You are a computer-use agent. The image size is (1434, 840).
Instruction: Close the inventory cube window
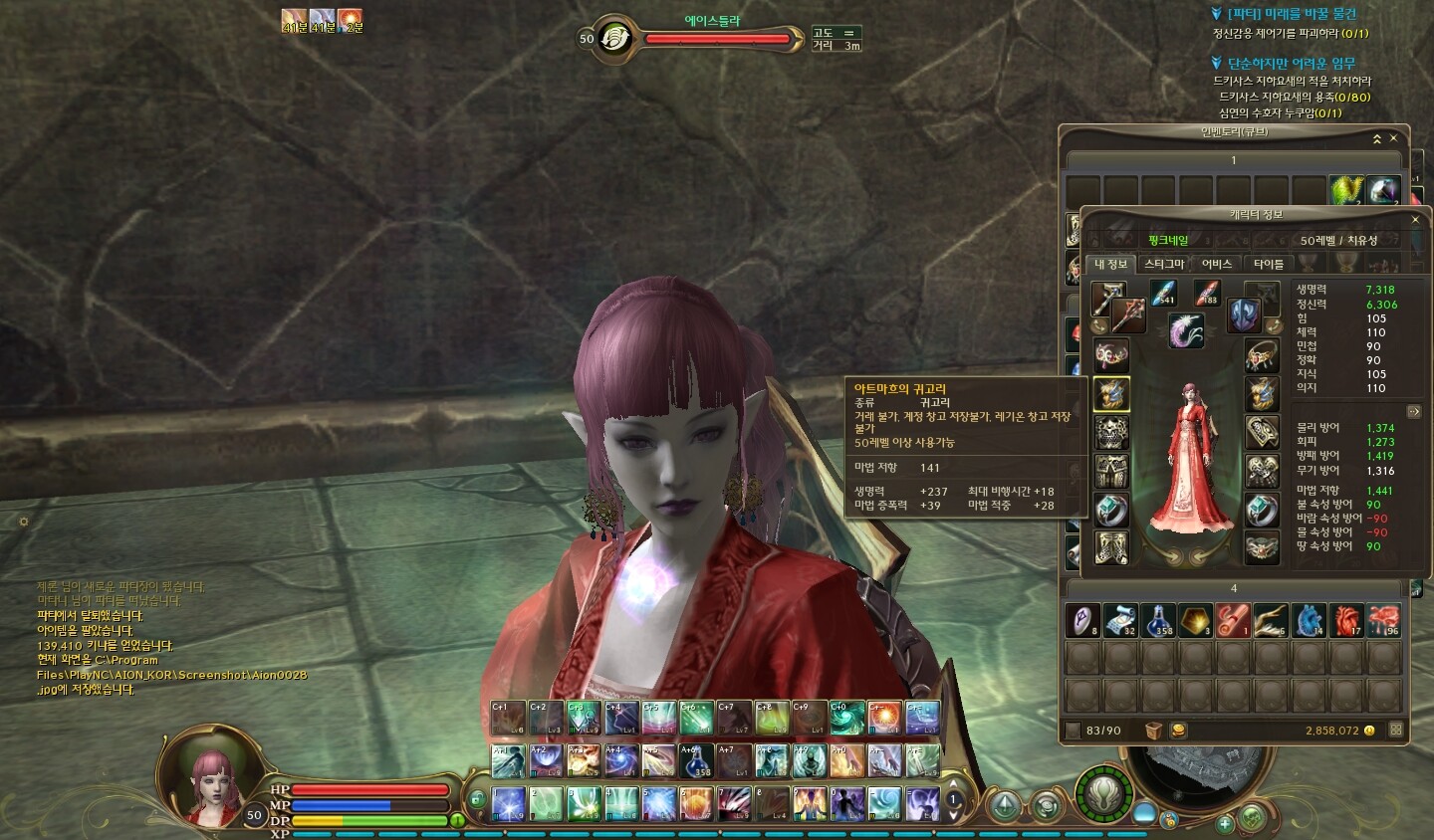click(x=1393, y=138)
